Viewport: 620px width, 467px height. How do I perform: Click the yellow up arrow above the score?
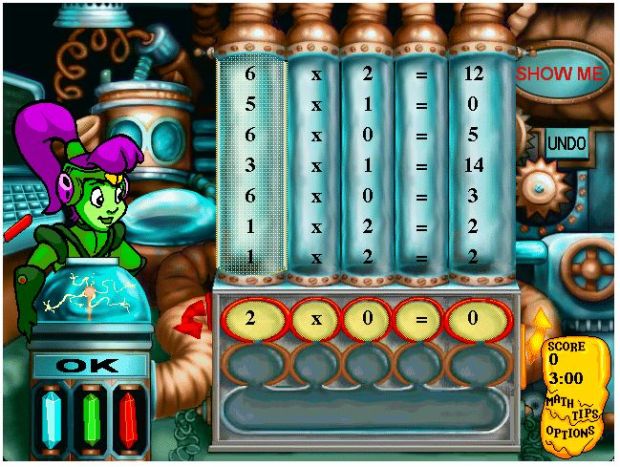(543, 320)
